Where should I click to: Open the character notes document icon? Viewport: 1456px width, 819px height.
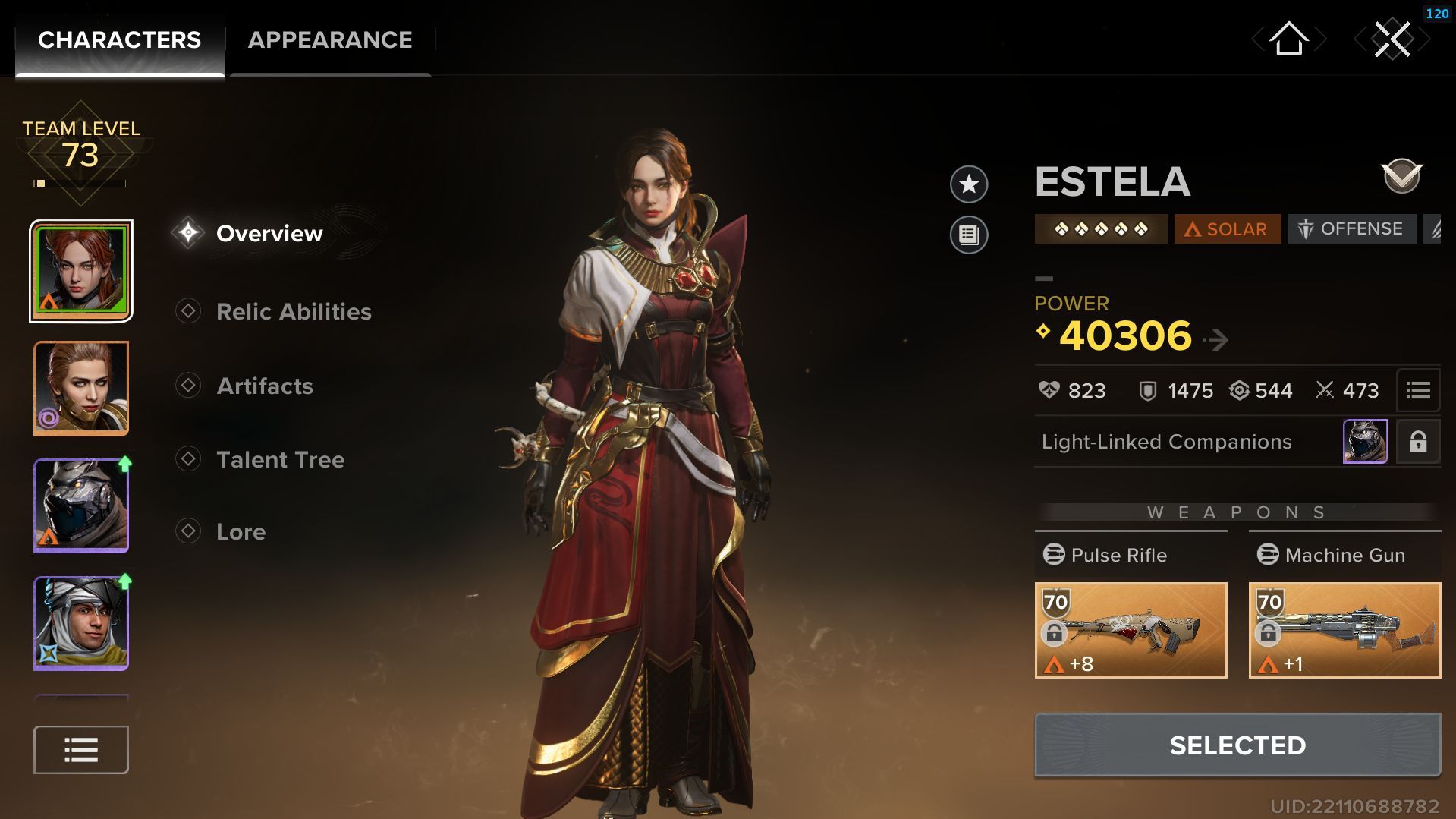point(968,234)
